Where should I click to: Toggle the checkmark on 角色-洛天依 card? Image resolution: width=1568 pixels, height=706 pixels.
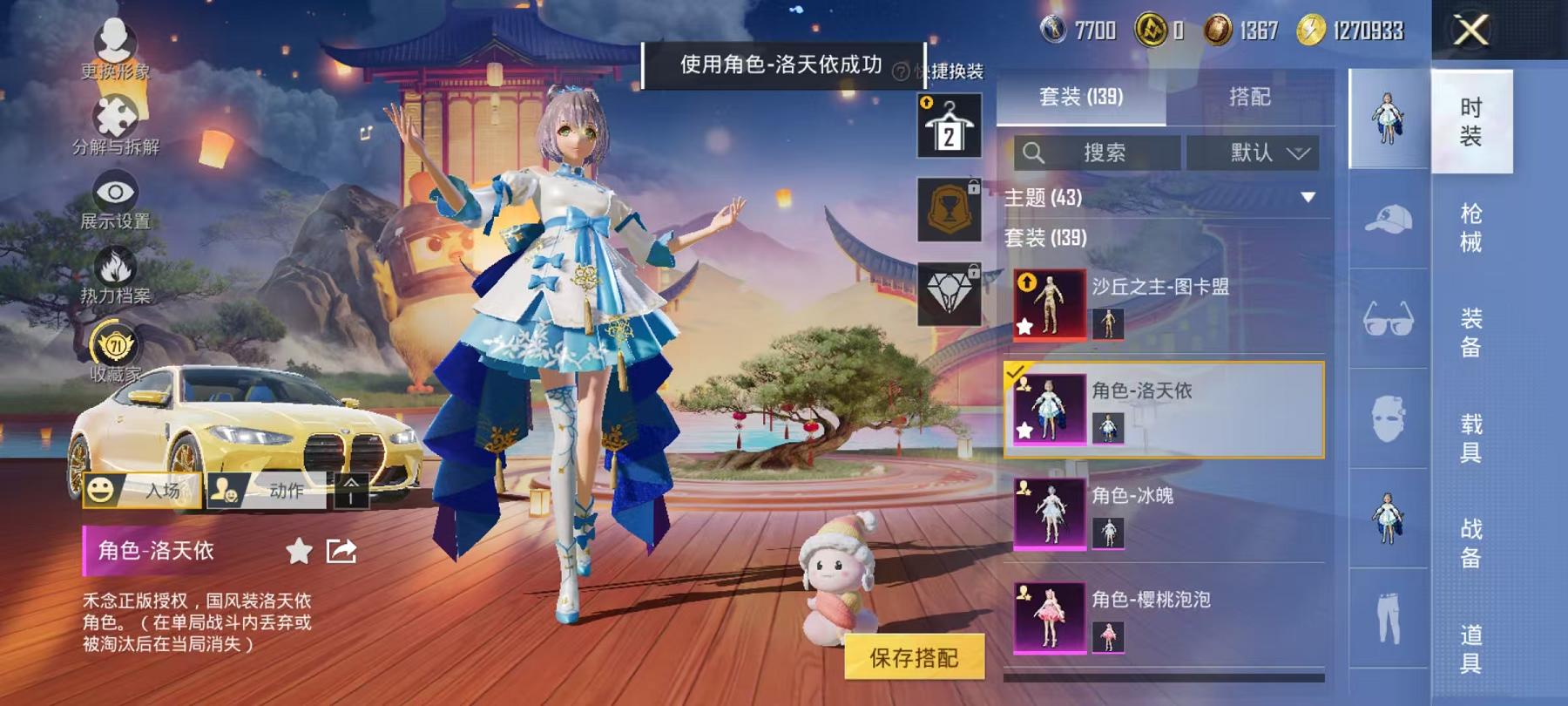tap(1017, 370)
